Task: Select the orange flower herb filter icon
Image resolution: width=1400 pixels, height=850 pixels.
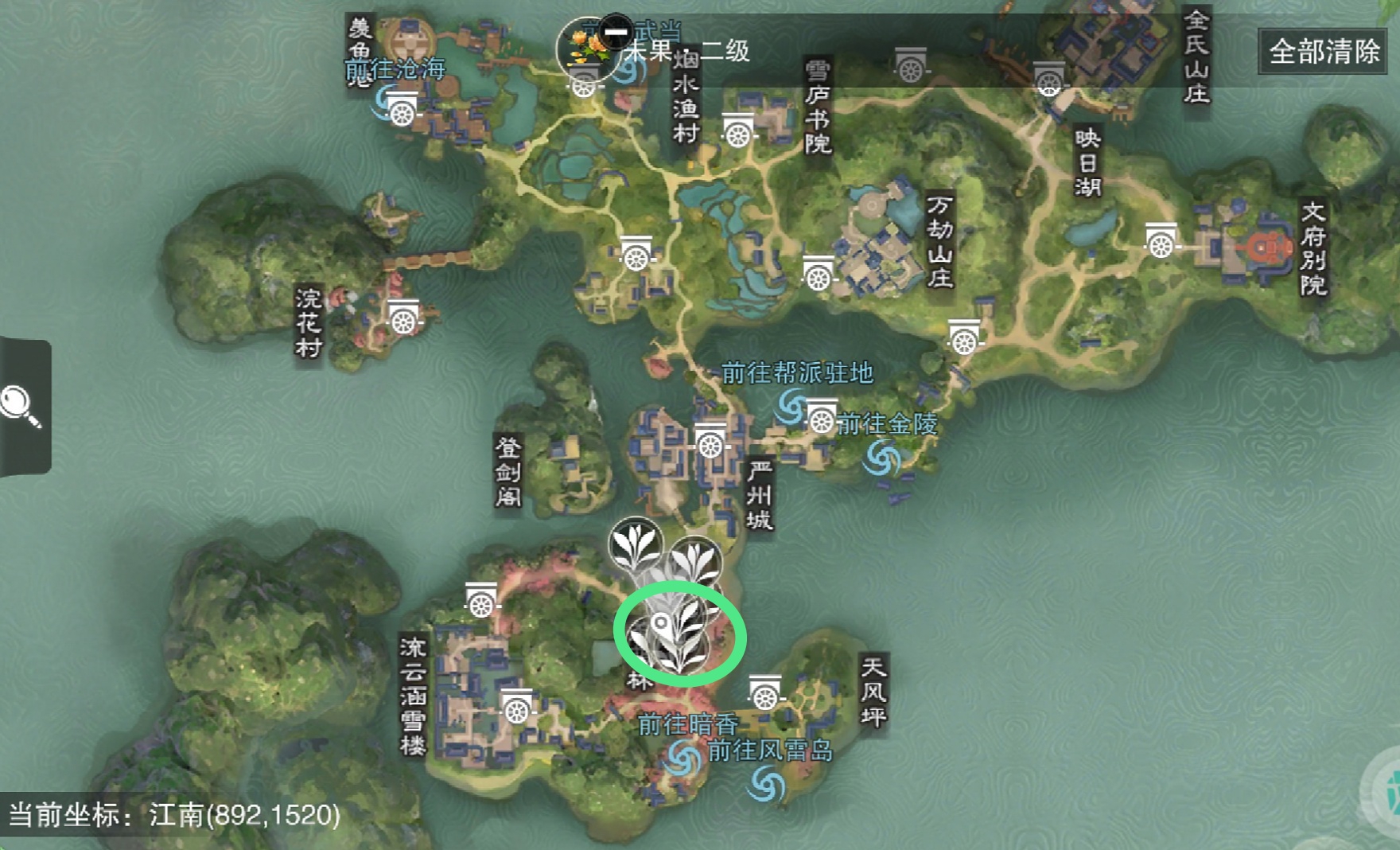Action: tap(586, 46)
